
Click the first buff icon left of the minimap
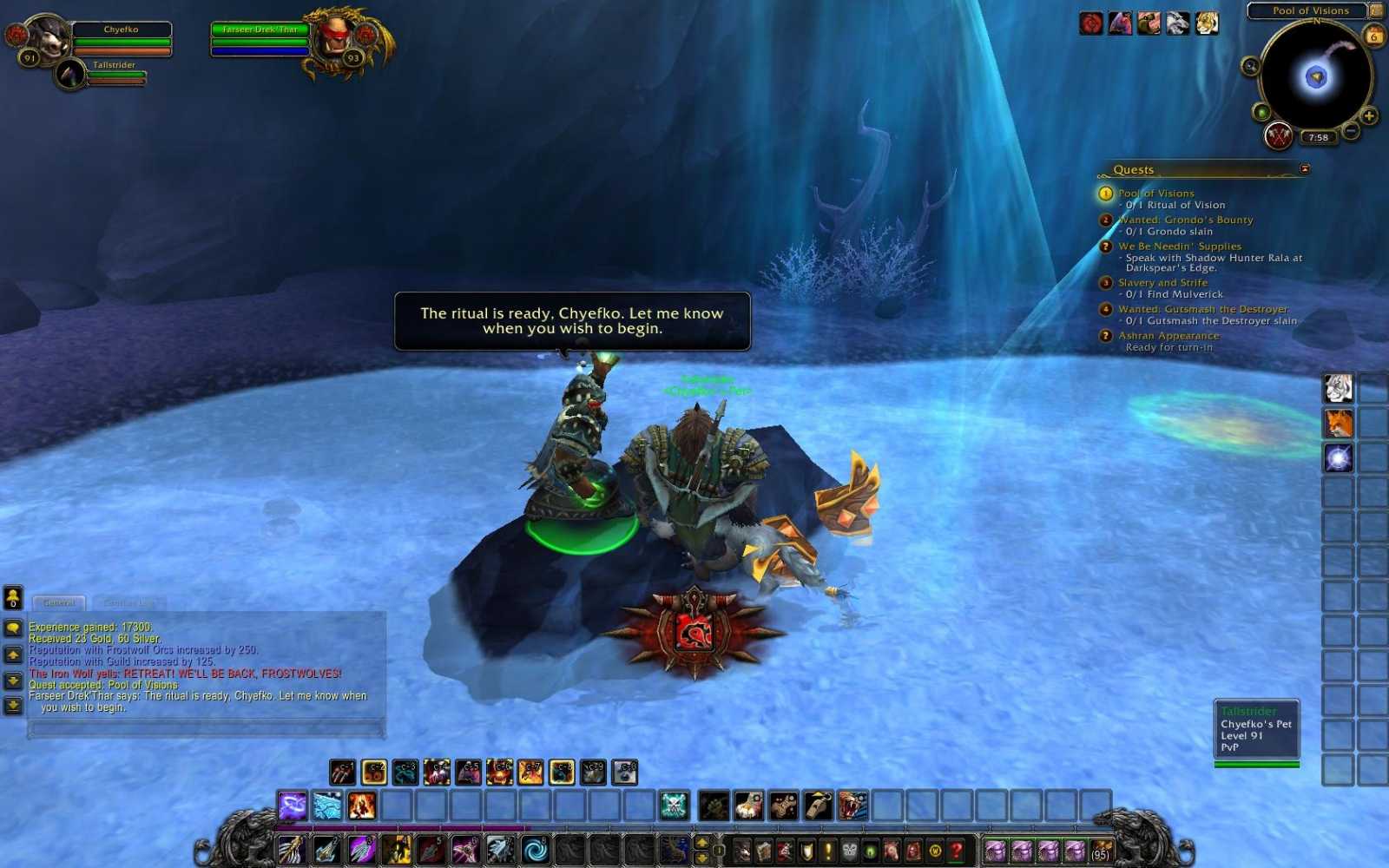(1091, 23)
